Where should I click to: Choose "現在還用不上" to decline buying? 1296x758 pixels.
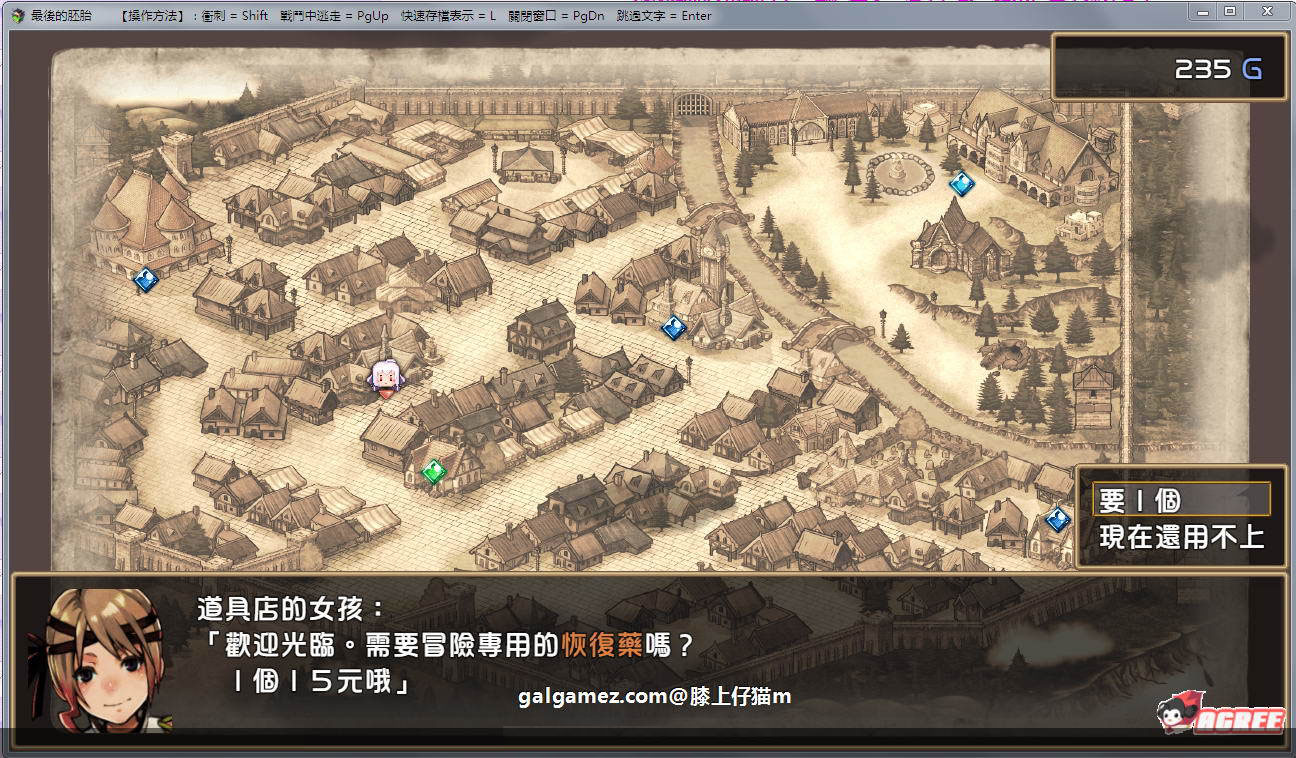point(1180,536)
